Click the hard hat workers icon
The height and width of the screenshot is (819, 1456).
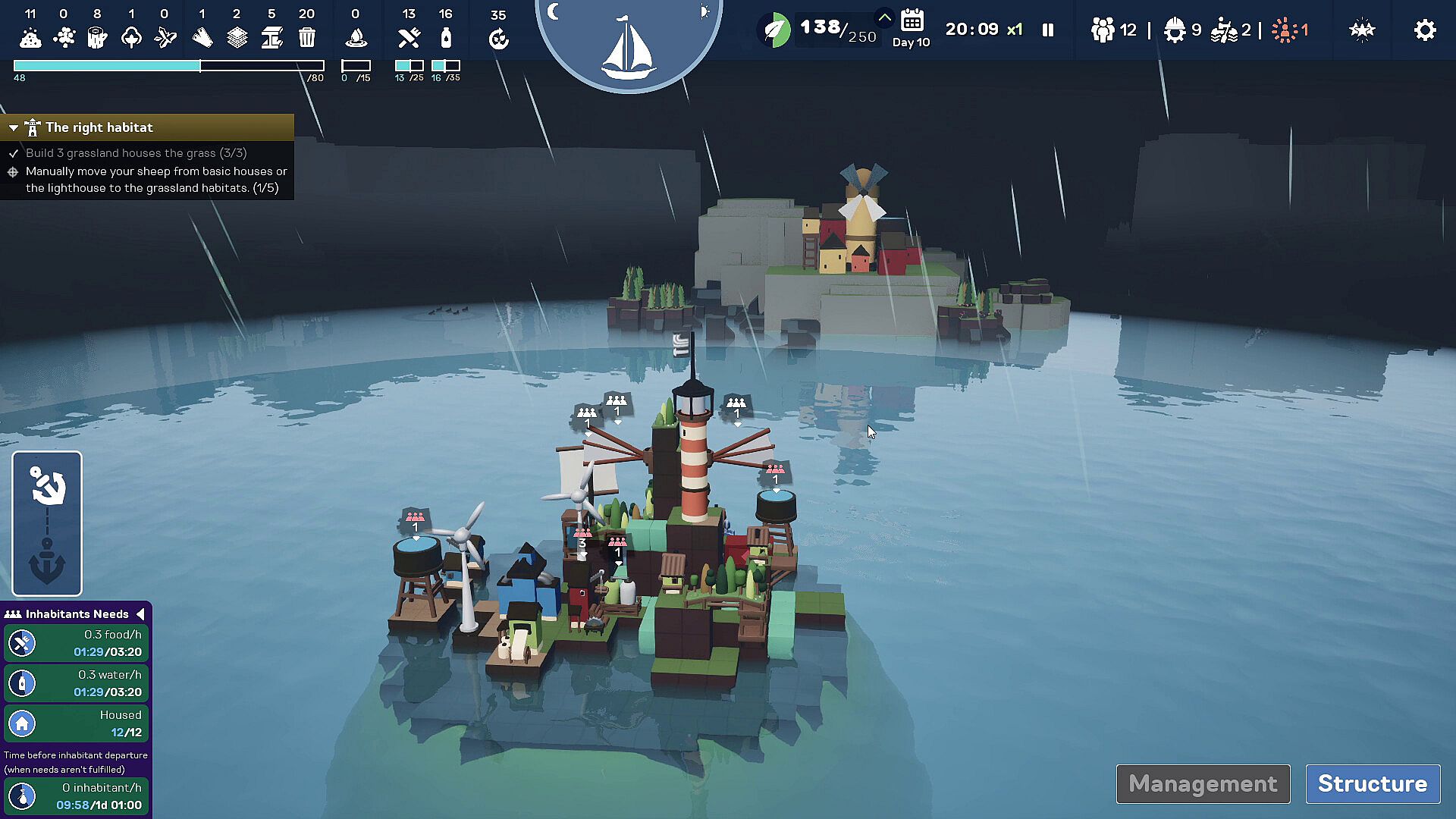(1175, 30)
